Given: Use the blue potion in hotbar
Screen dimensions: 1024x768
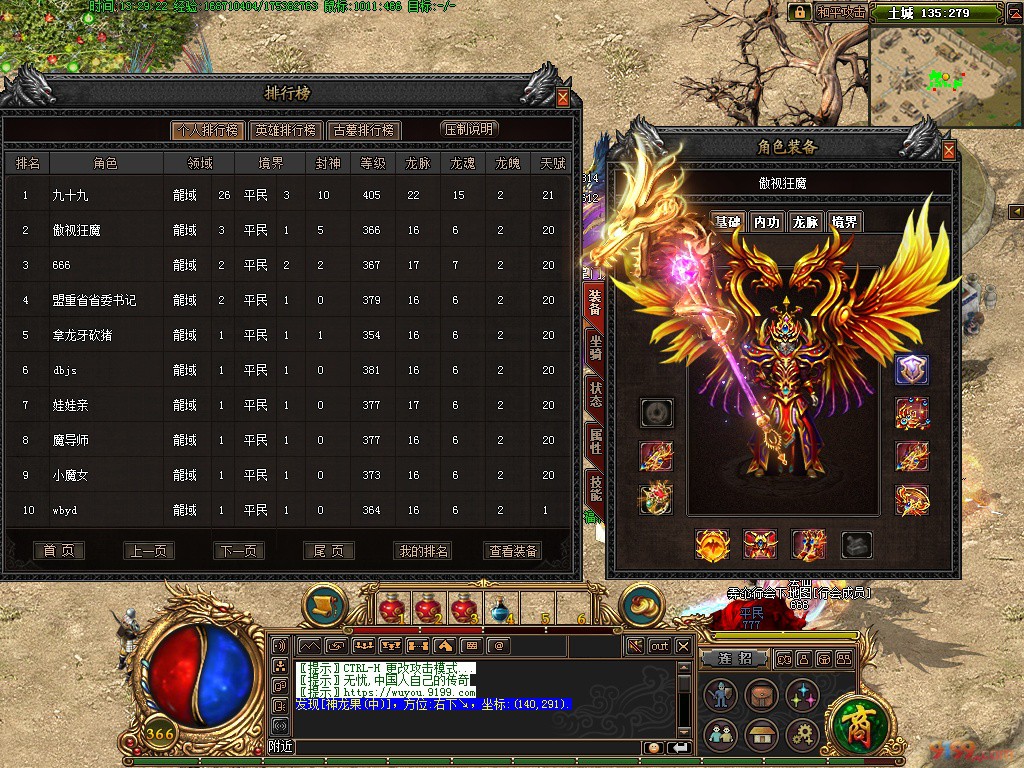Looking at the screenshot, I should [x=497, y=608].
